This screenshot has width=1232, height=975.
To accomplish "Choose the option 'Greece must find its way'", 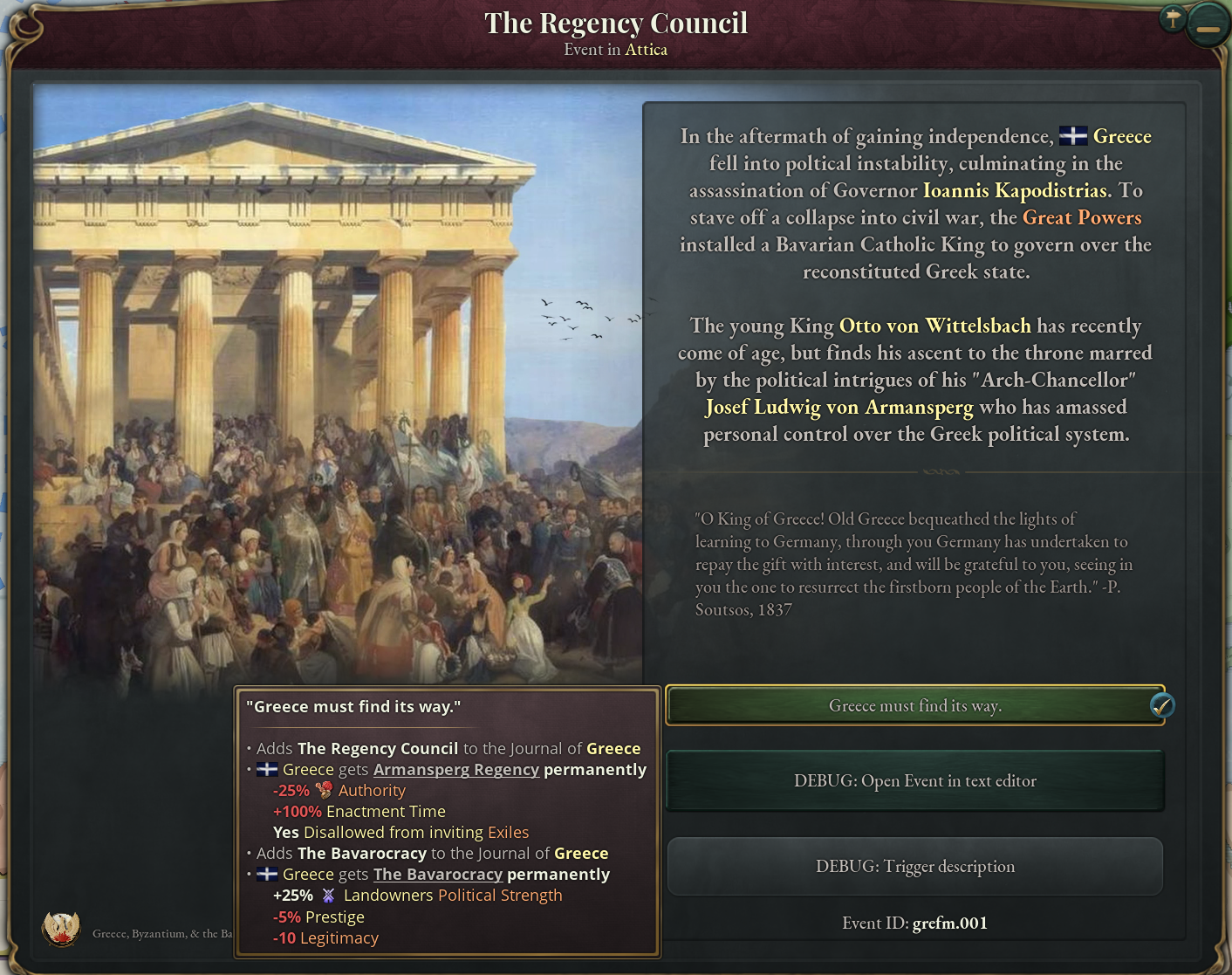I will (915, 706).
